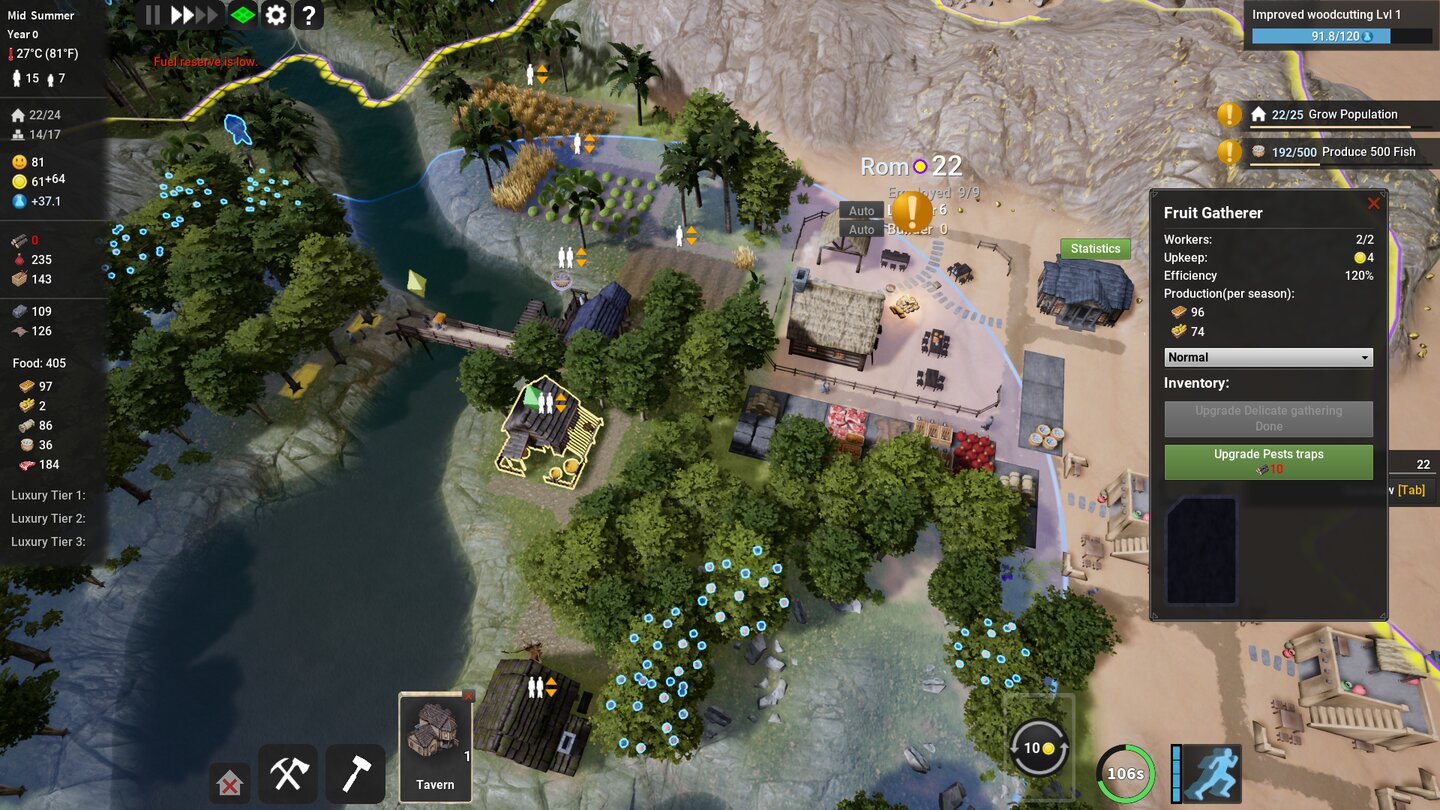Toggle the lower Auto builder setting
This screenshot has height=810, width=1440.
[861, 229]
